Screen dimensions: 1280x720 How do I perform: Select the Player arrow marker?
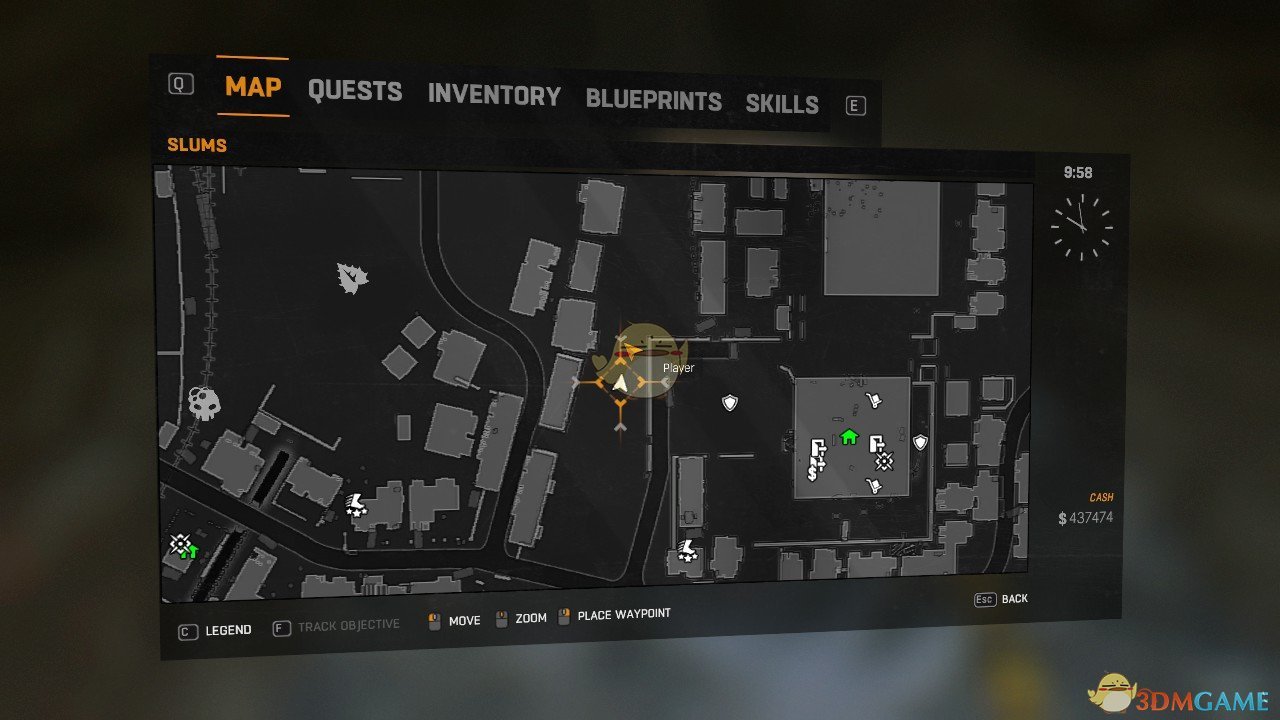[621, 383]
